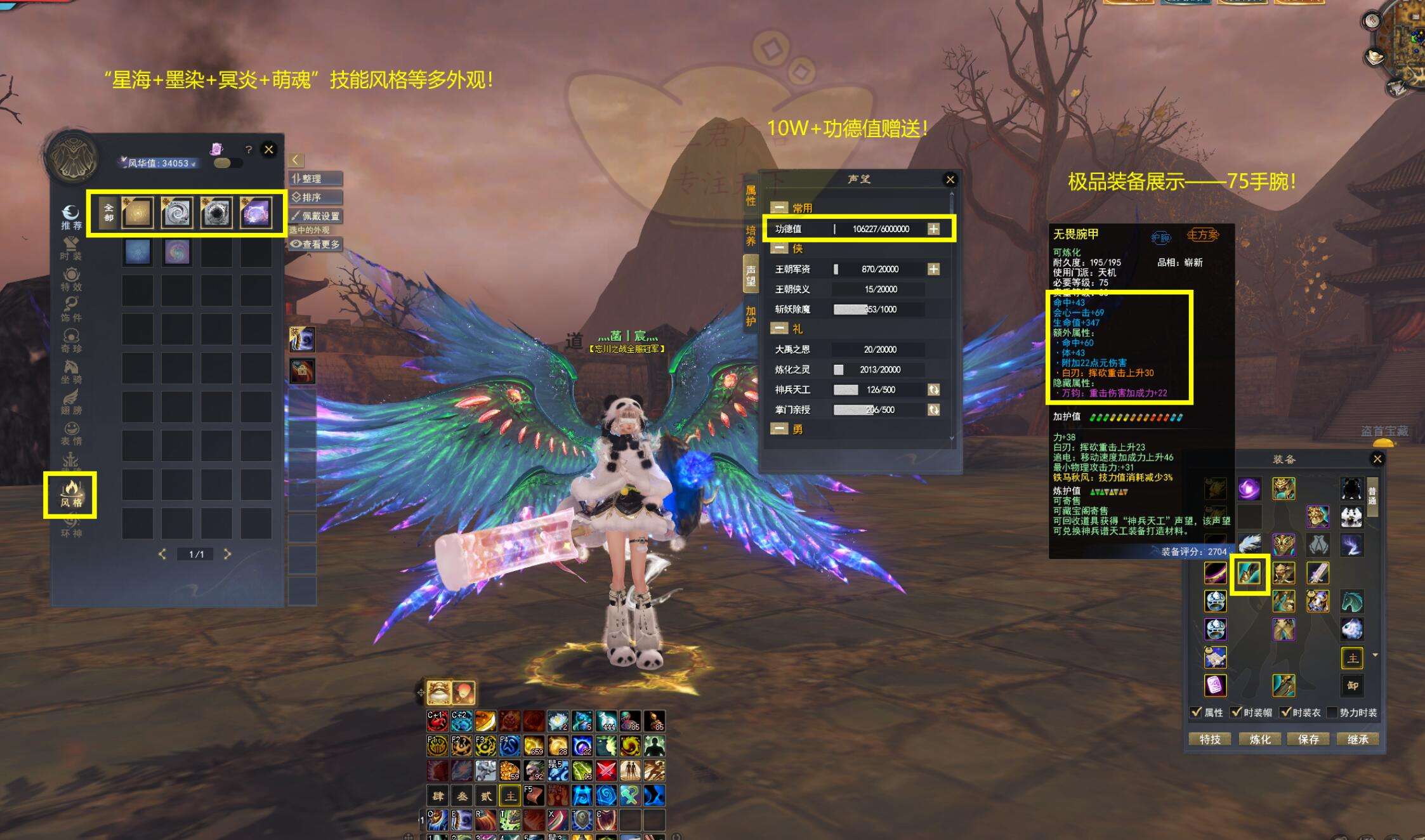Close the 声望 reputation panel
This screenshot has width=1425, height=840.
950,180
